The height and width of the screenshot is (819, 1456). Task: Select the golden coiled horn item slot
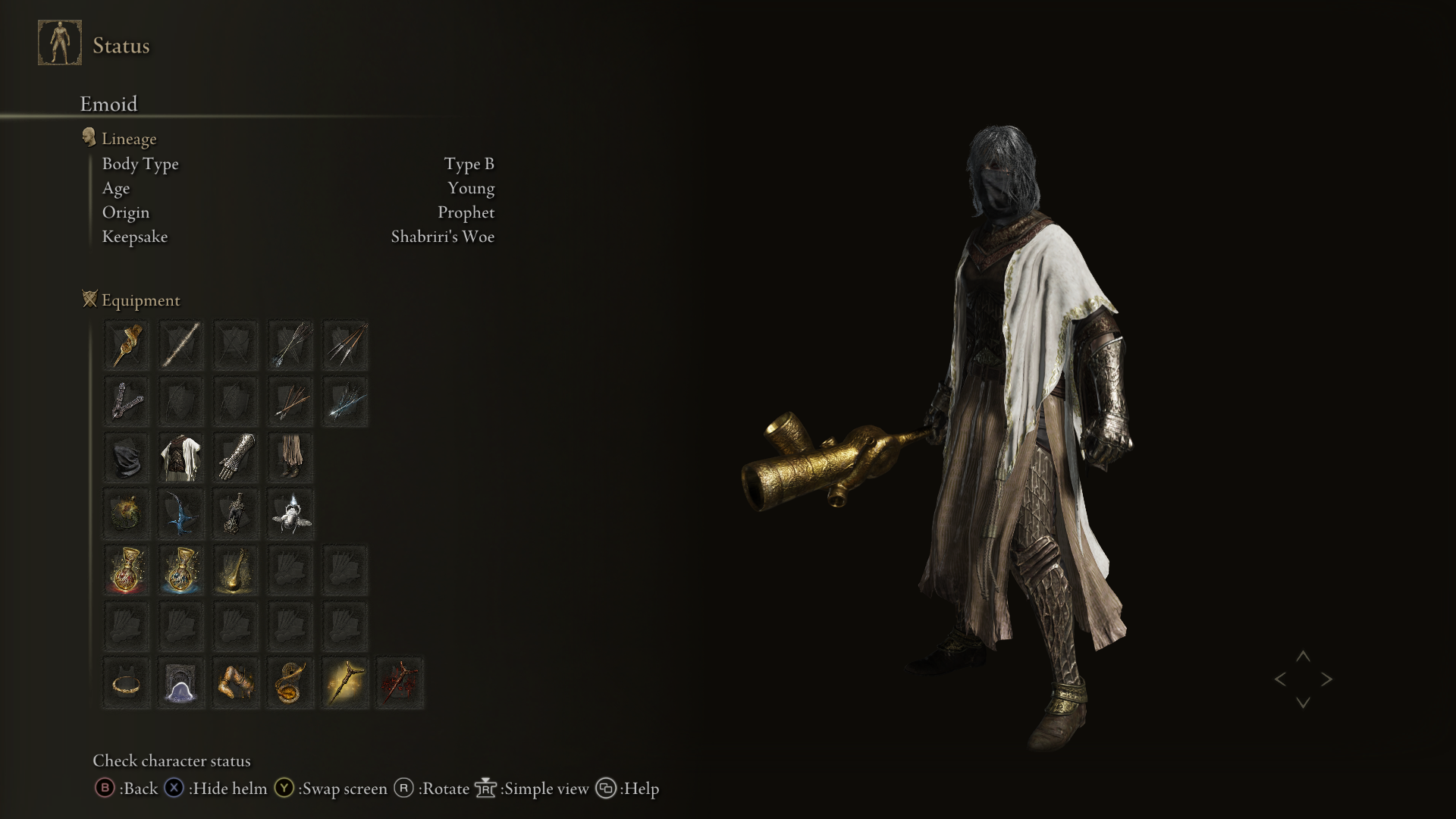click(x=290, y=682)
